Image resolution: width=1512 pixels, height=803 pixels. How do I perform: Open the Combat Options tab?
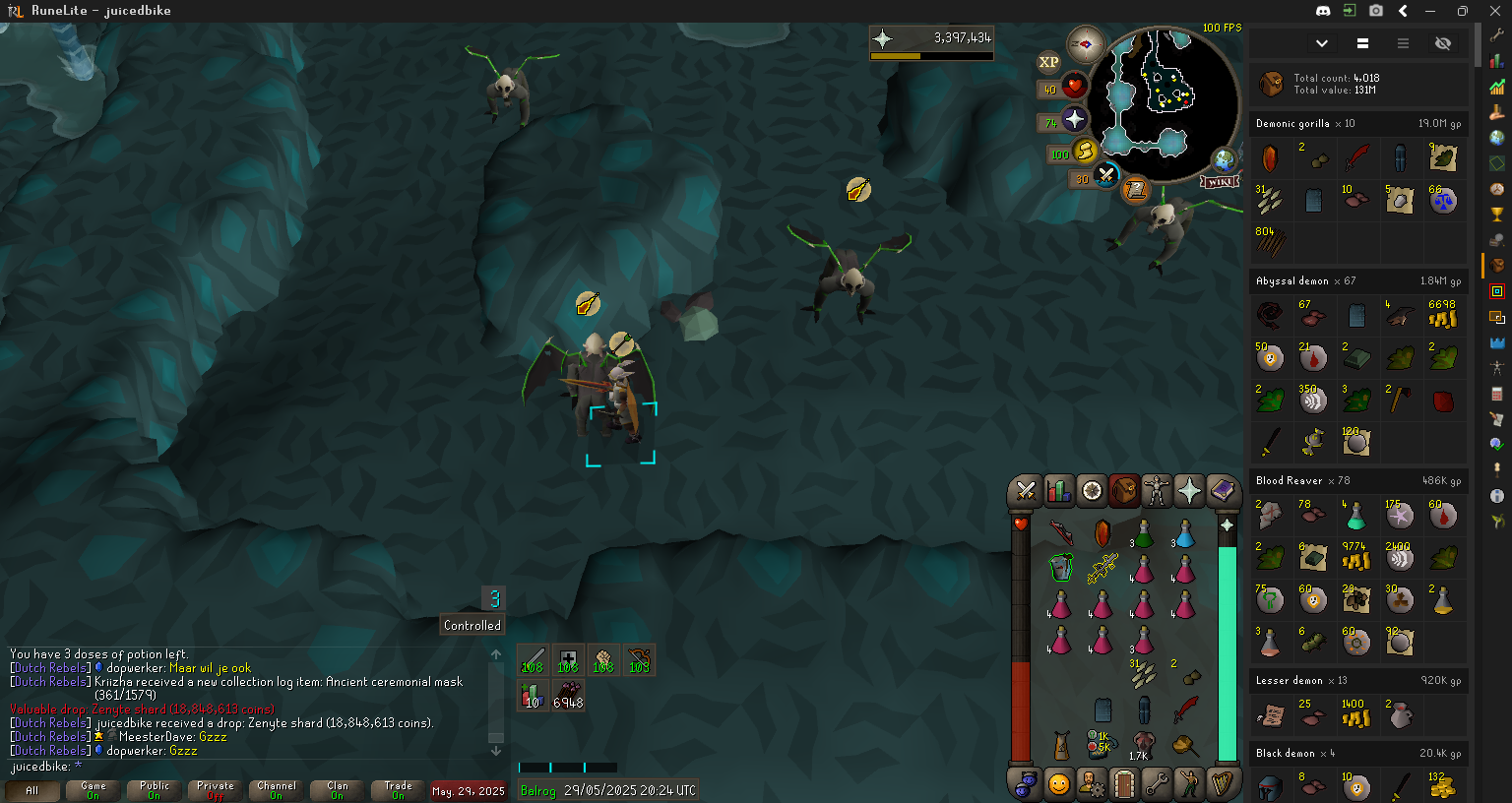click(x=1026, y=490)
